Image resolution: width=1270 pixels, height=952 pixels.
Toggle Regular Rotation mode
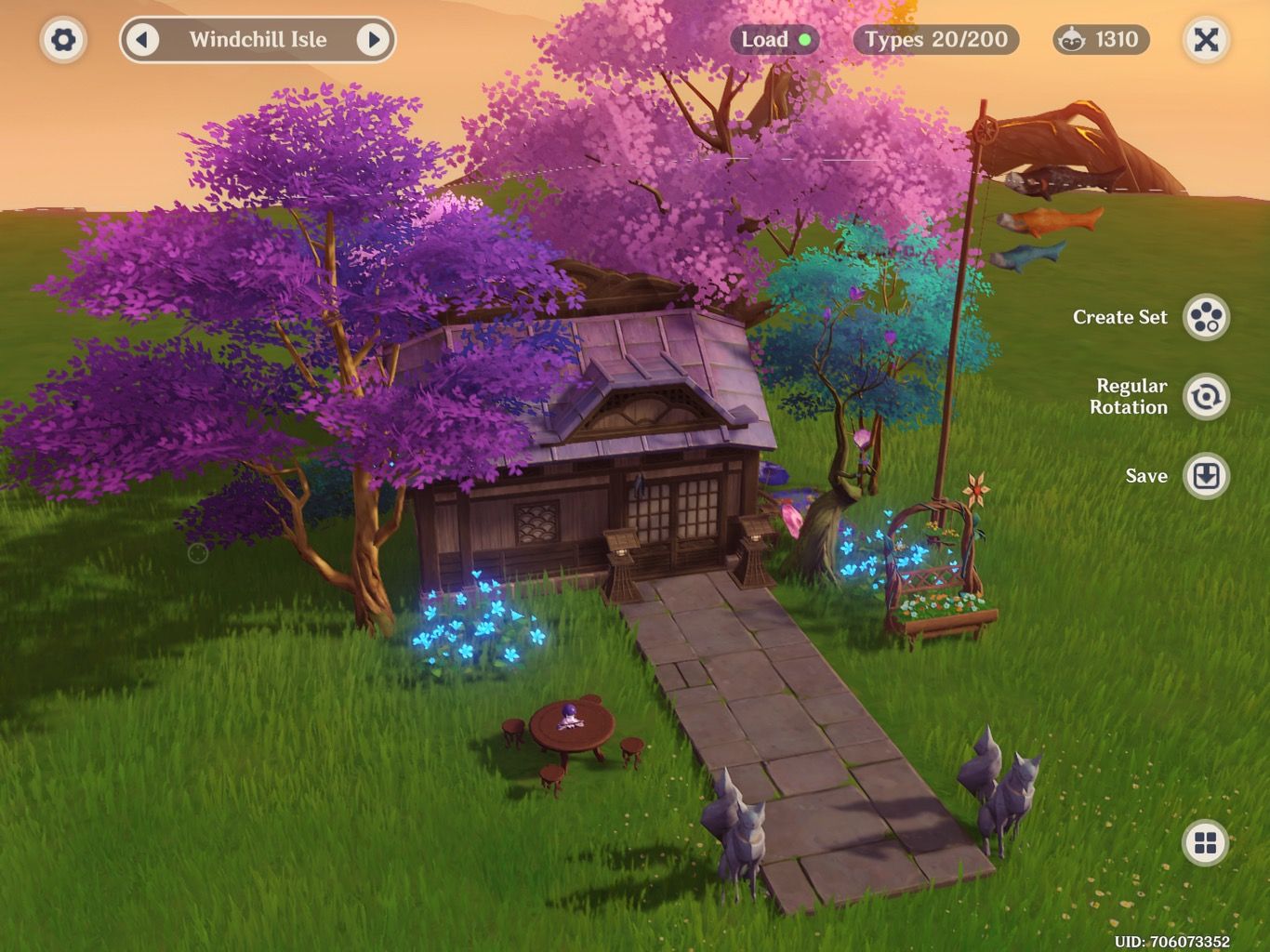1206,397
